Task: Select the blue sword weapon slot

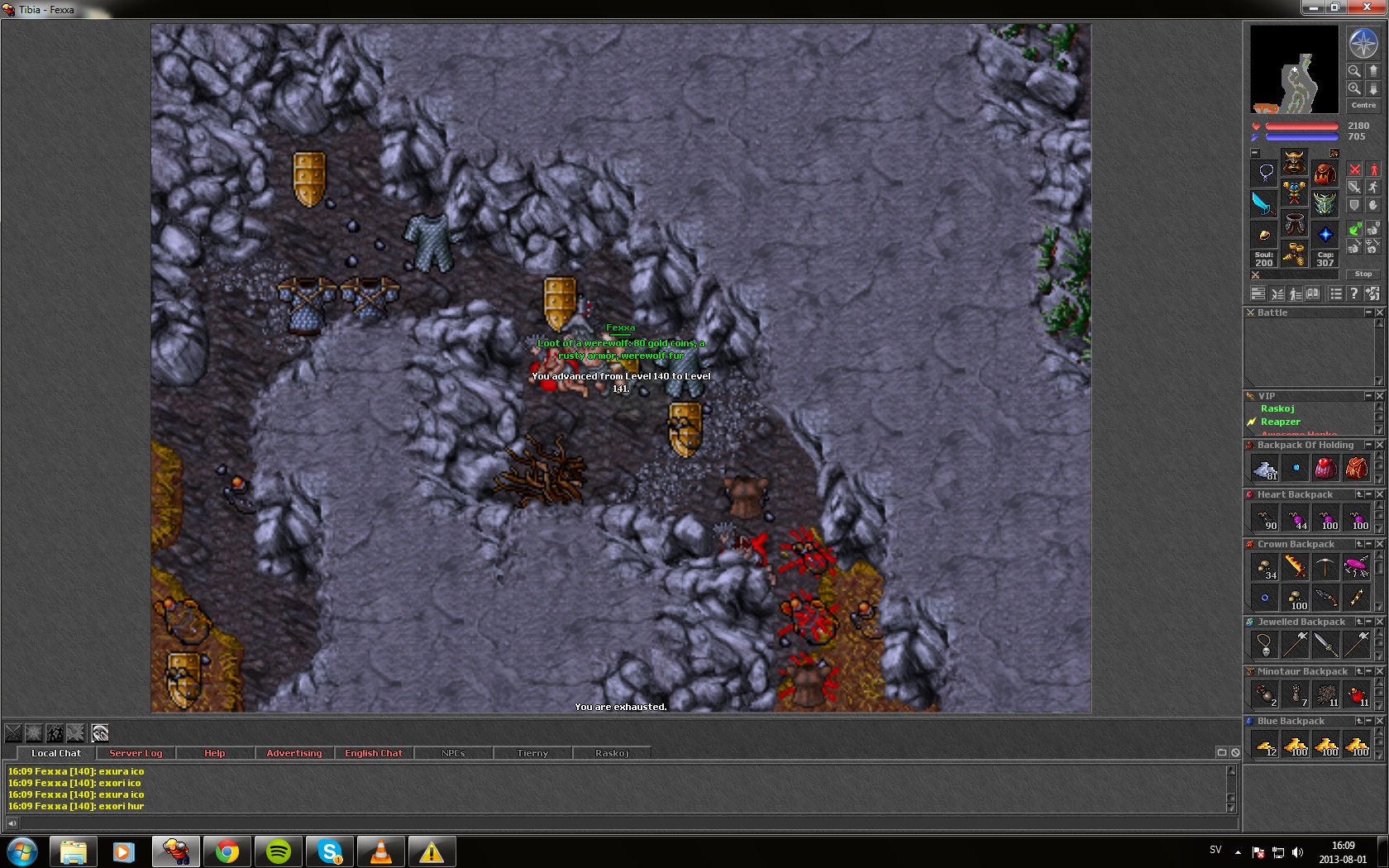Action: coord(1263,203)
